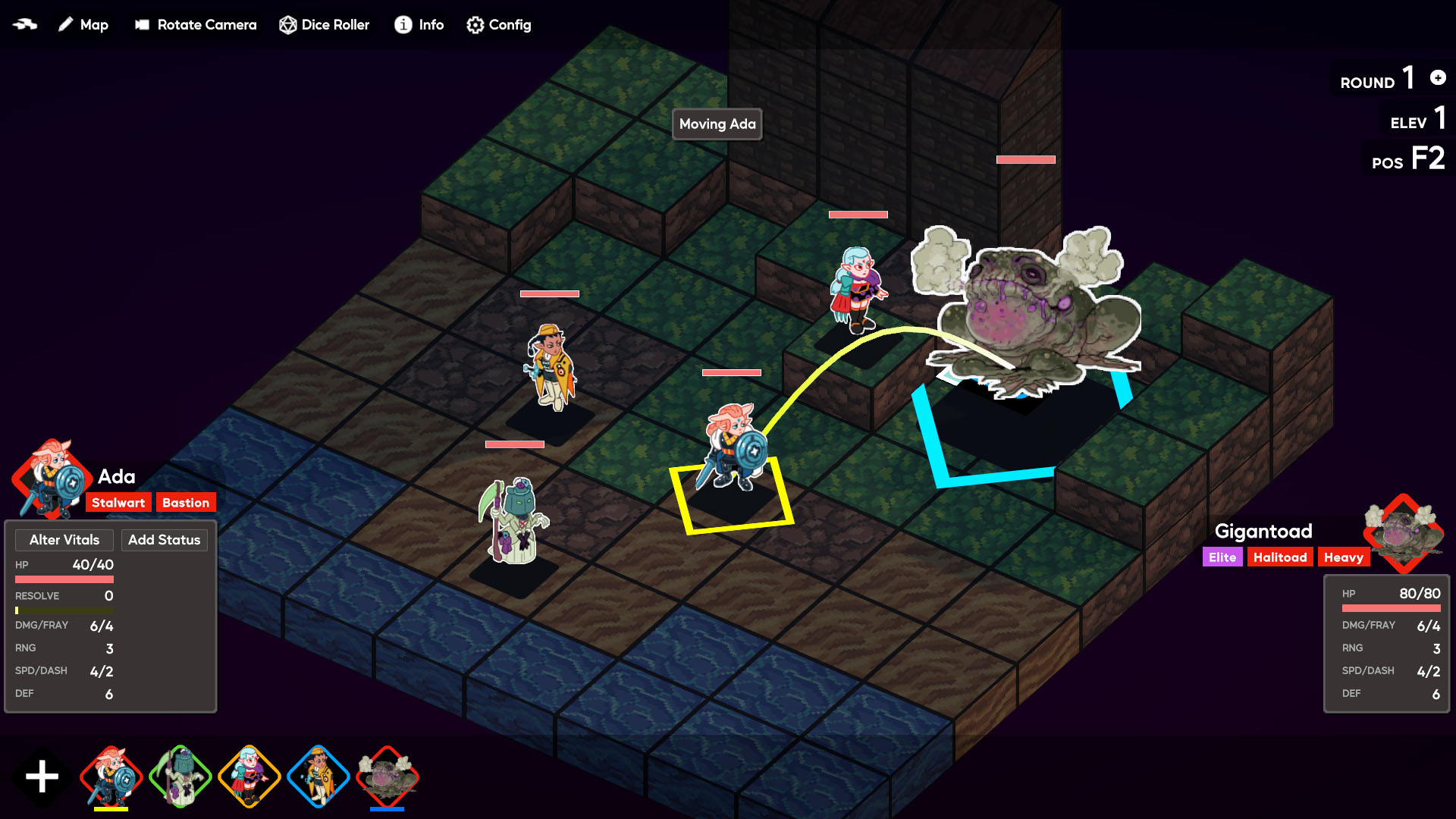Image resolution: width=1456 pixels, height=819 pixels.
Task: Click the Gigantoad Elite tag
Action: tap(1222, 557)
